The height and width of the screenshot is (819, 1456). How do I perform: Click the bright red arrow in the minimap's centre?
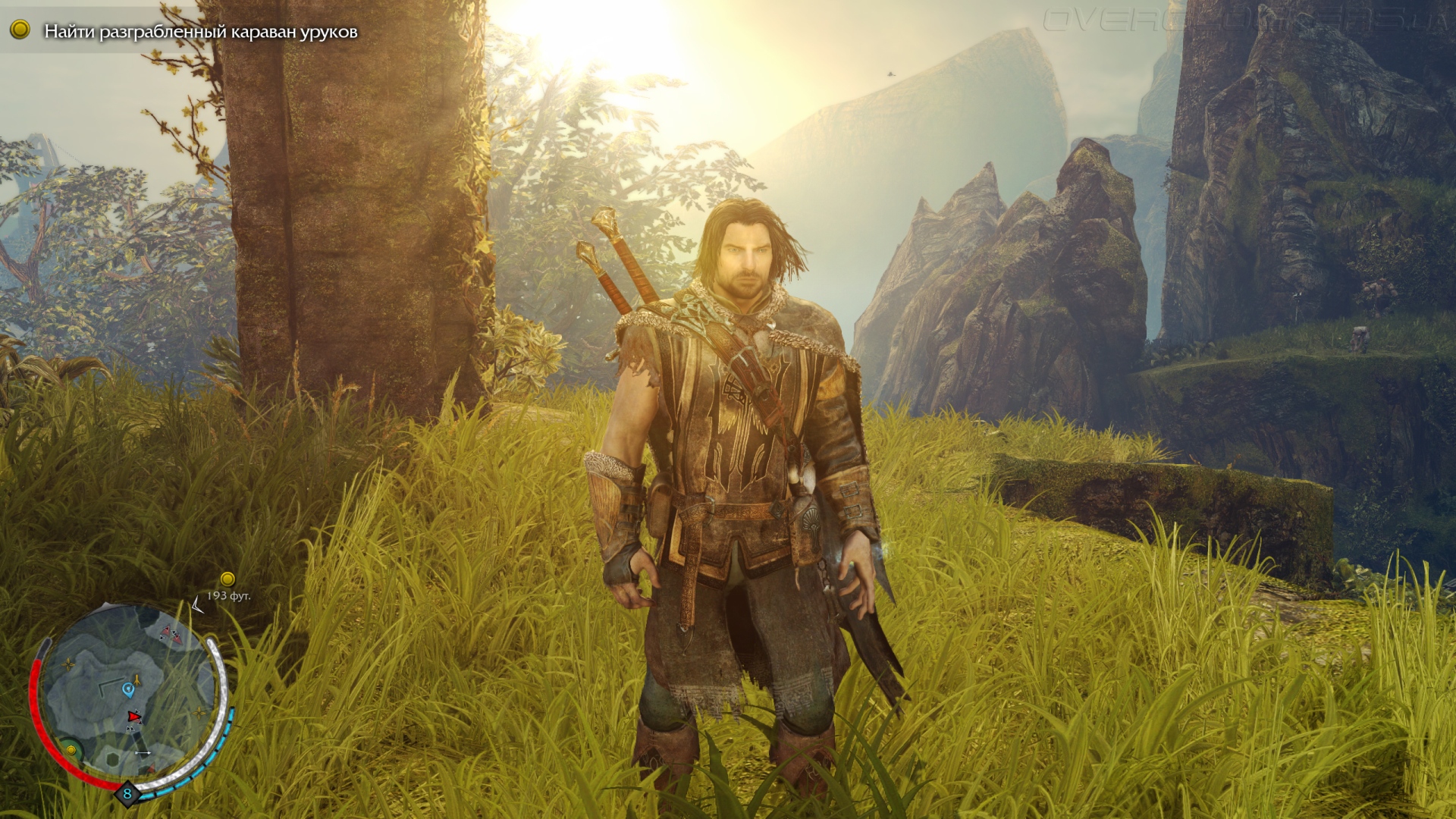click(134, 716)
